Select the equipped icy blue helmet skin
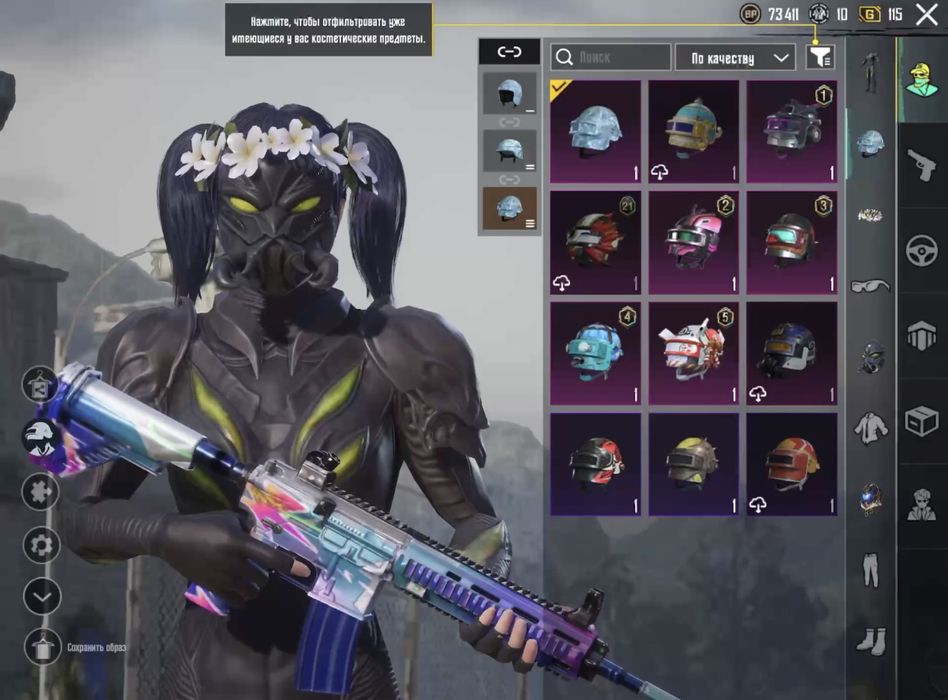Image resolution: width=948 pixels, height=700 pixels. tap(595, 131)
